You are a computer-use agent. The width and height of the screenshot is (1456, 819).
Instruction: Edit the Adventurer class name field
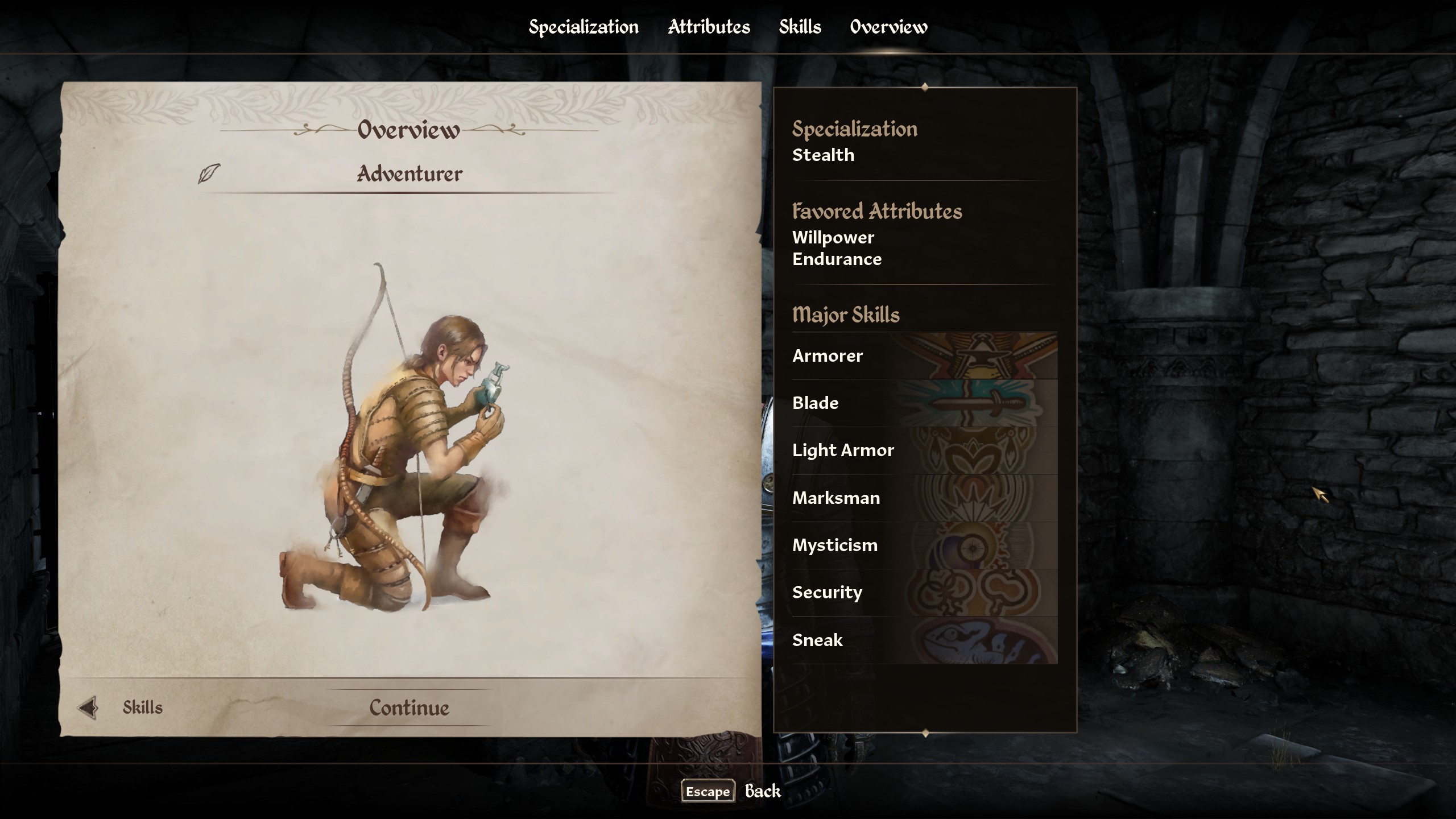tap(409, 174)
